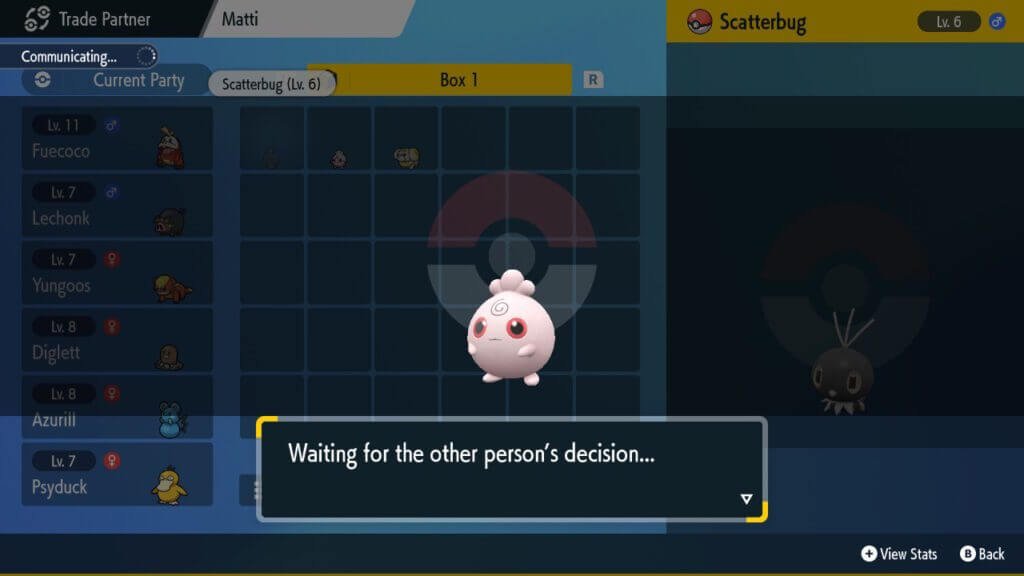Viewport: 1024px width, 576px height.
Task: Select Azurill in the current party
Action: pyautogui.click(x=117, y=407)
